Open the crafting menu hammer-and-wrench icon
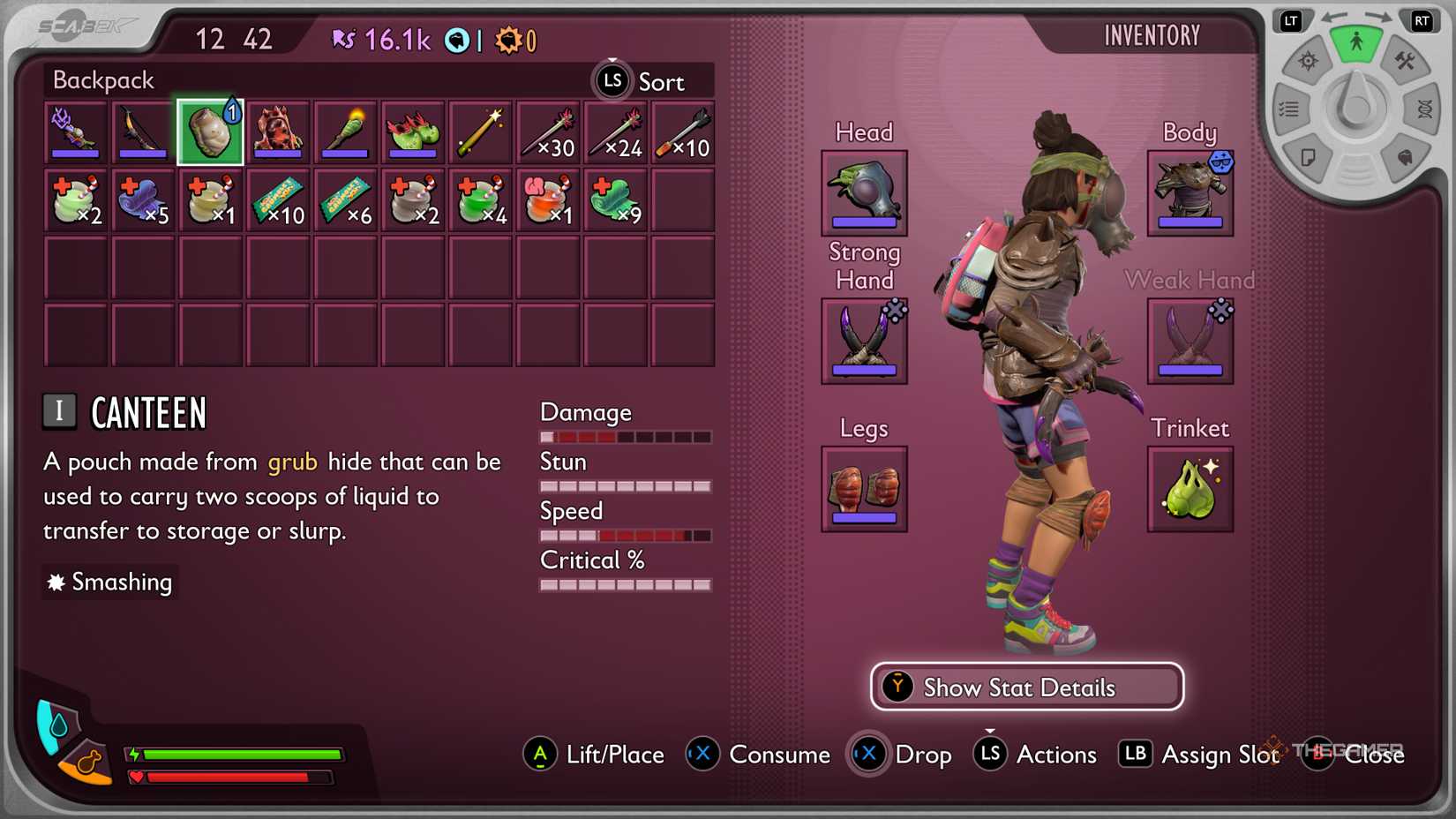This screenshot has height=819, width=1456. click(1407, 64)
